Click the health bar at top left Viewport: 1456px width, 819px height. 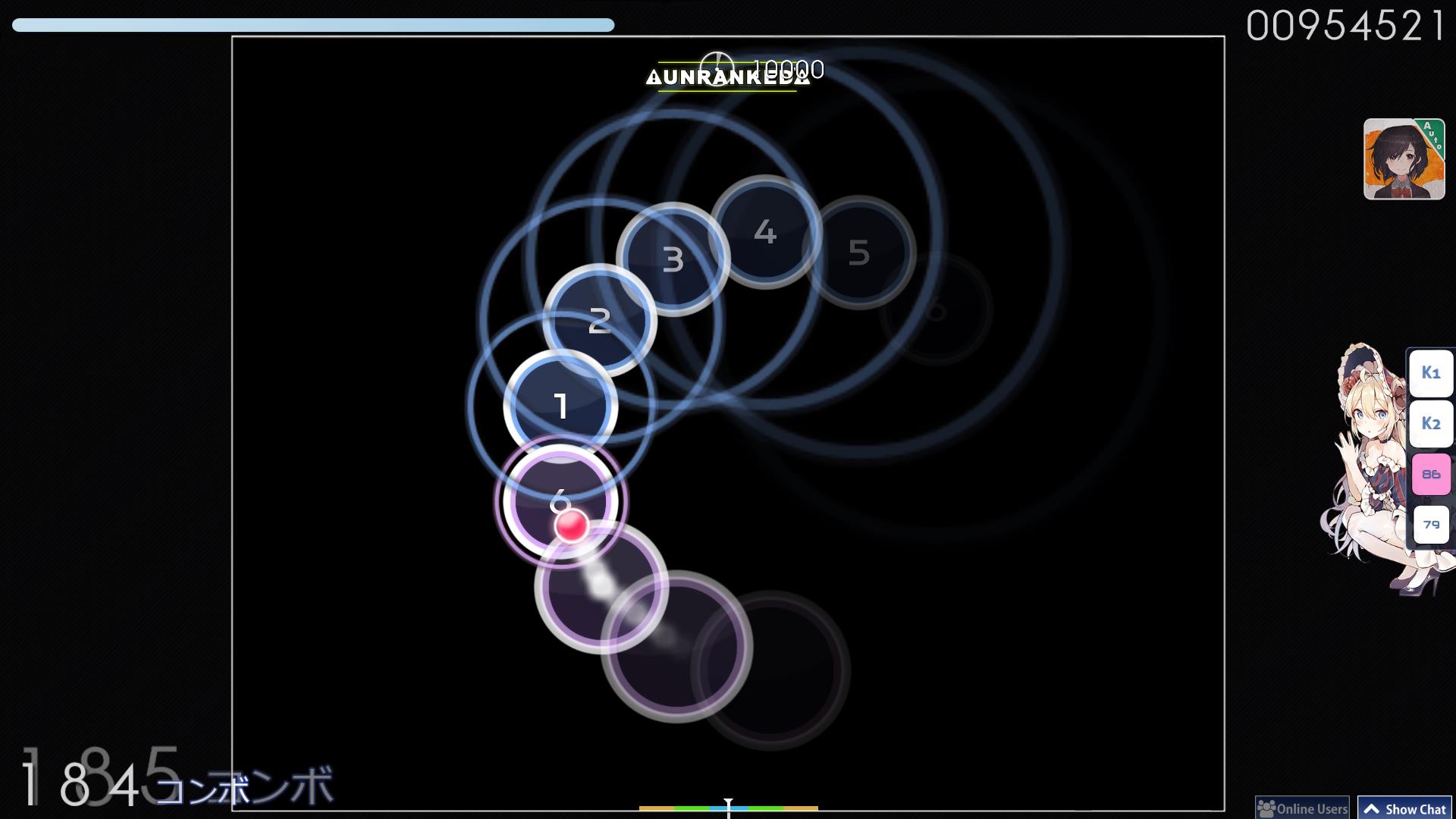click(x=303, y=23)
